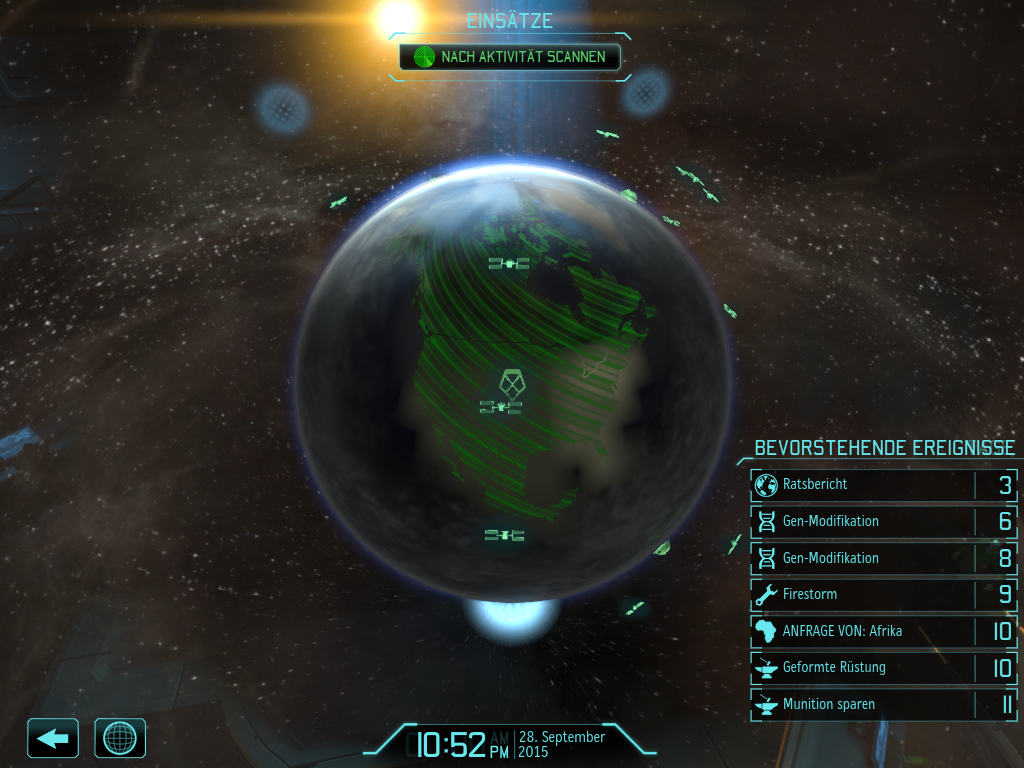
Task: Start scan with Nach Aktivität Scannen
Action: (509, 57)
